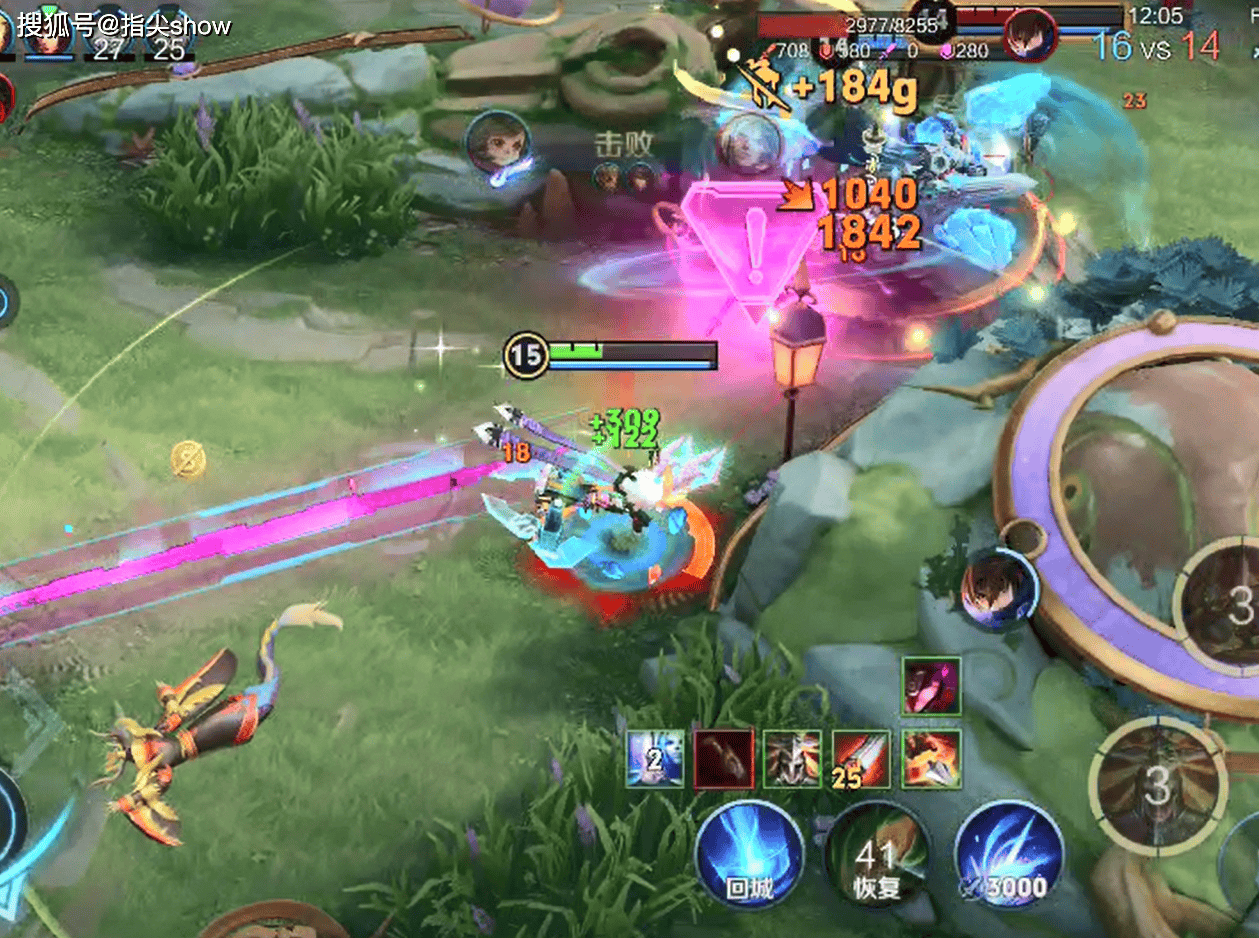
Task: Trigger the winged skill showing cooldown 3
Action: [1157, 787]
